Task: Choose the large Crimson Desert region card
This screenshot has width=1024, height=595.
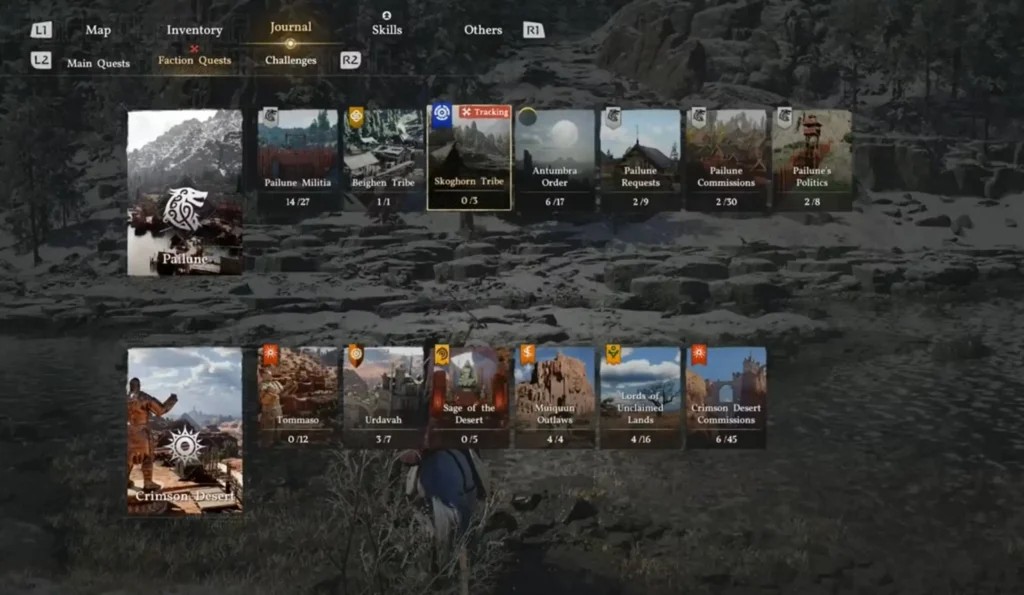Action: (x=185, y=430)
